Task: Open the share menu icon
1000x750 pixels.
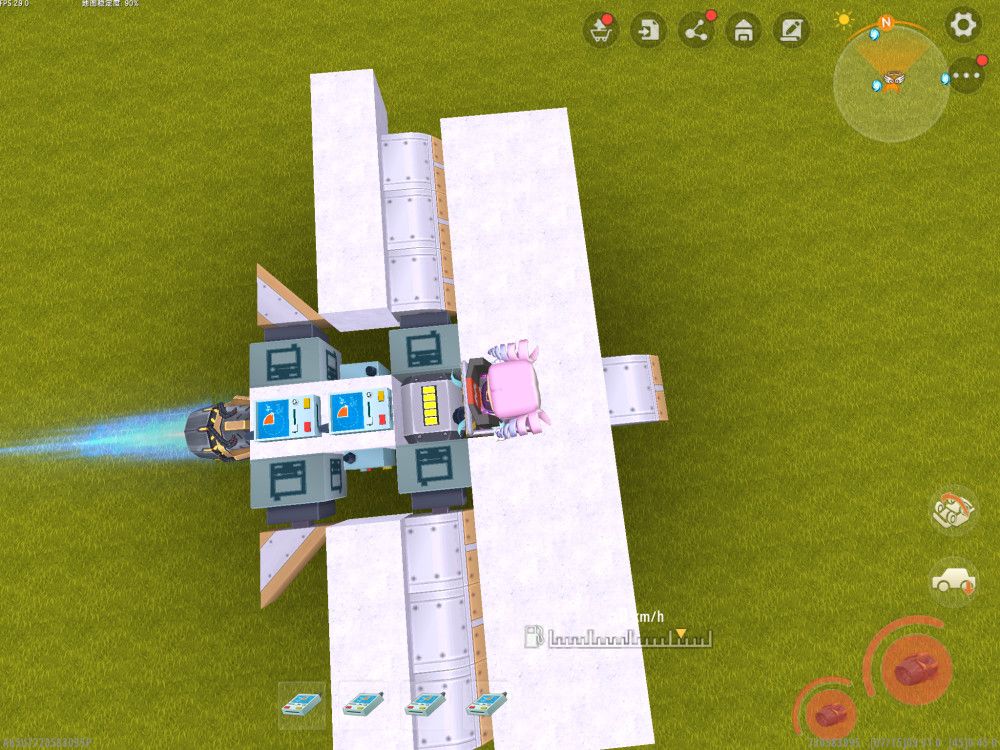Action: (696, 30)
